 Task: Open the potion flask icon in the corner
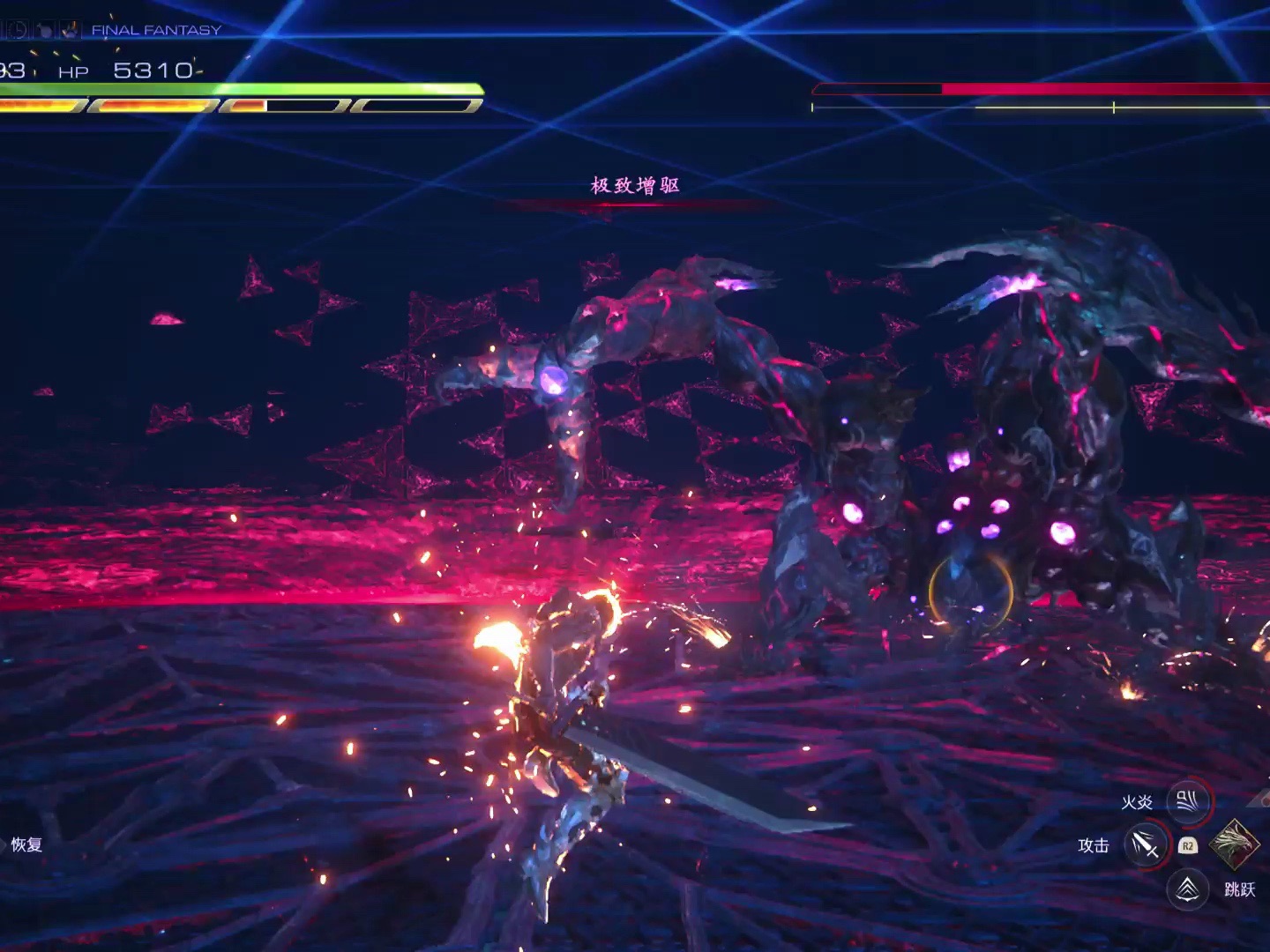pyautogui.click(x=44, y=30)
